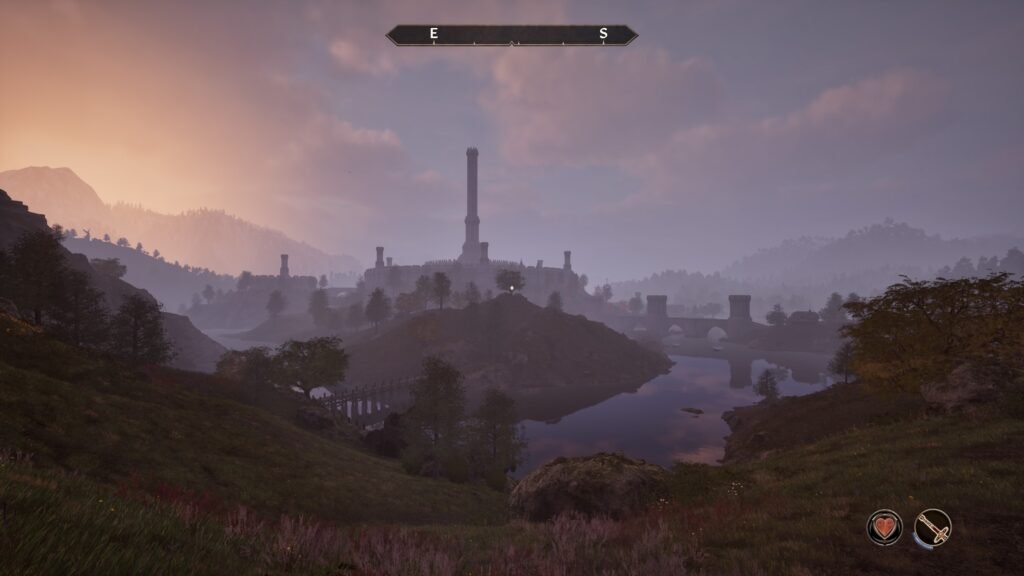1024x576 pixels.
Task: Select the heart healing spell icon
Action: 884,527
